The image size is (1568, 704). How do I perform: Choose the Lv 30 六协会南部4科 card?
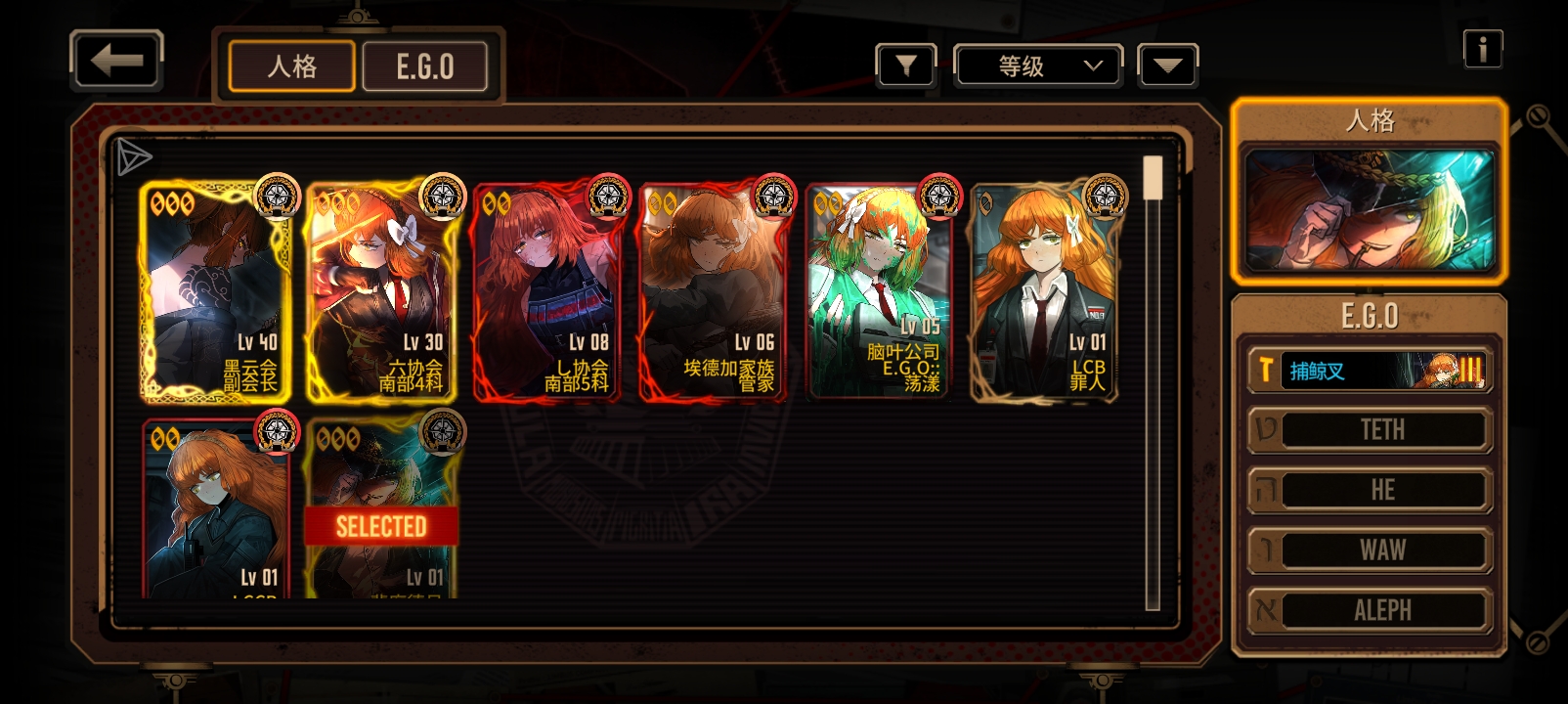(x=382, y=291)
